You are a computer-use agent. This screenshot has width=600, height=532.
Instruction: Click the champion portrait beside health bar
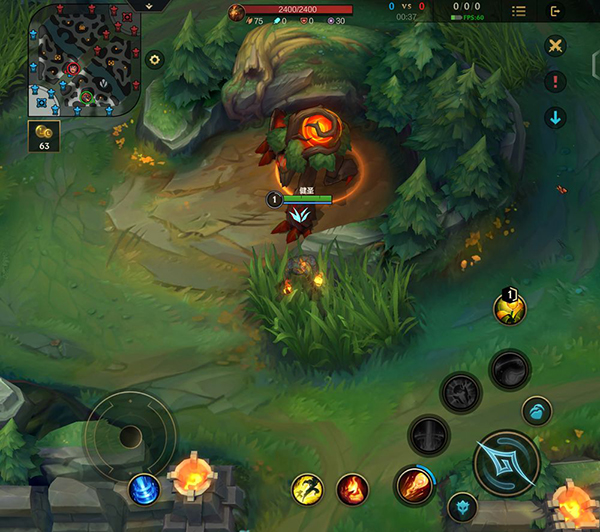237,12
